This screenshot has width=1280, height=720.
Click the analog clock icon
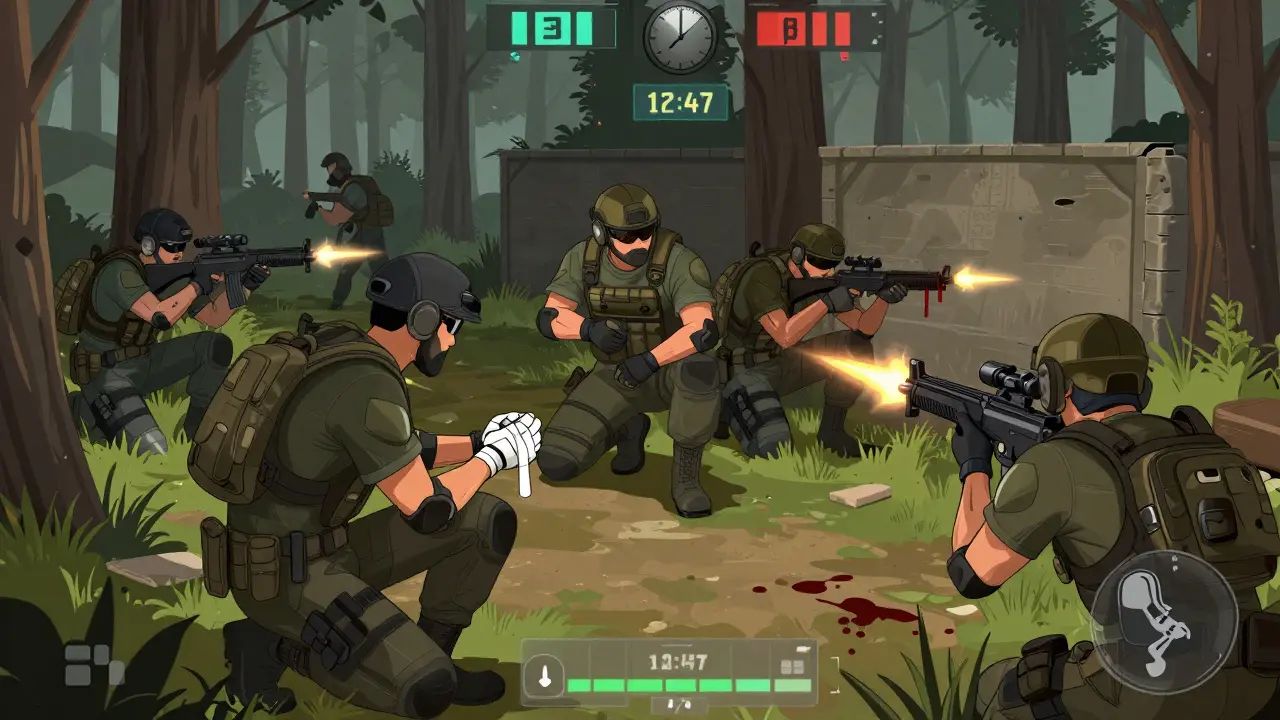point(680,37)
